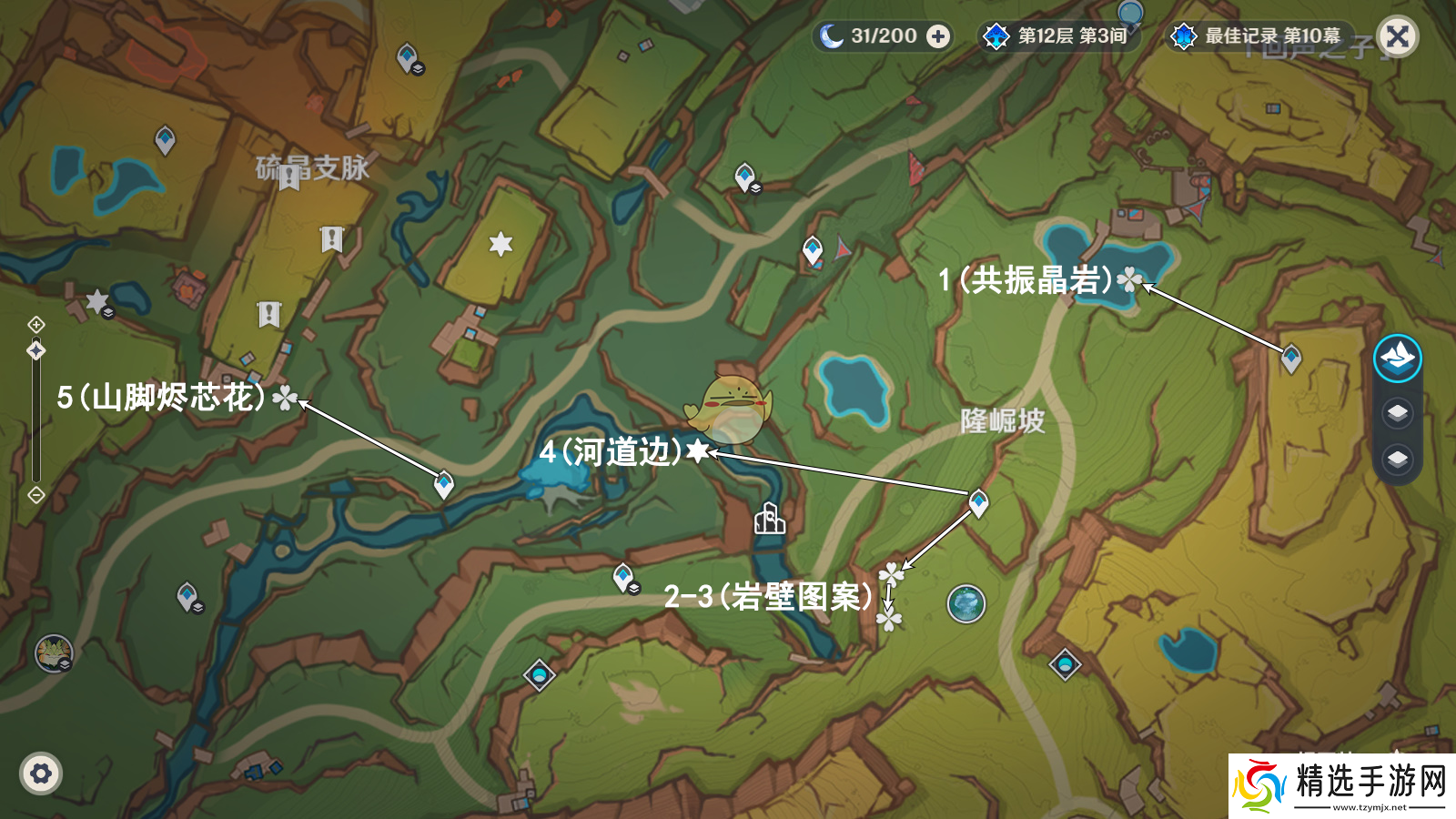The width and height of the screenshot is (1456, 819).
Task: Click the creature icon in the bottom-left circle
Action: tap(53, 653)
